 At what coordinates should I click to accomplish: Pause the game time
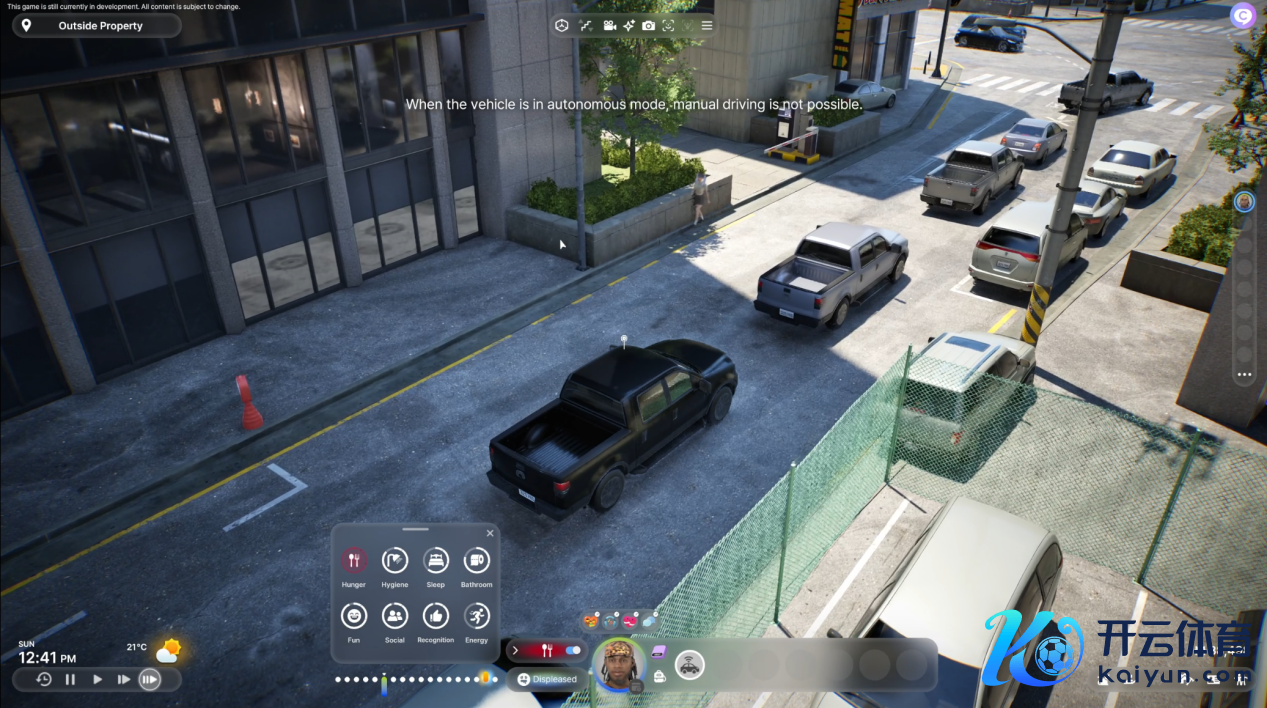pos(70,680)
